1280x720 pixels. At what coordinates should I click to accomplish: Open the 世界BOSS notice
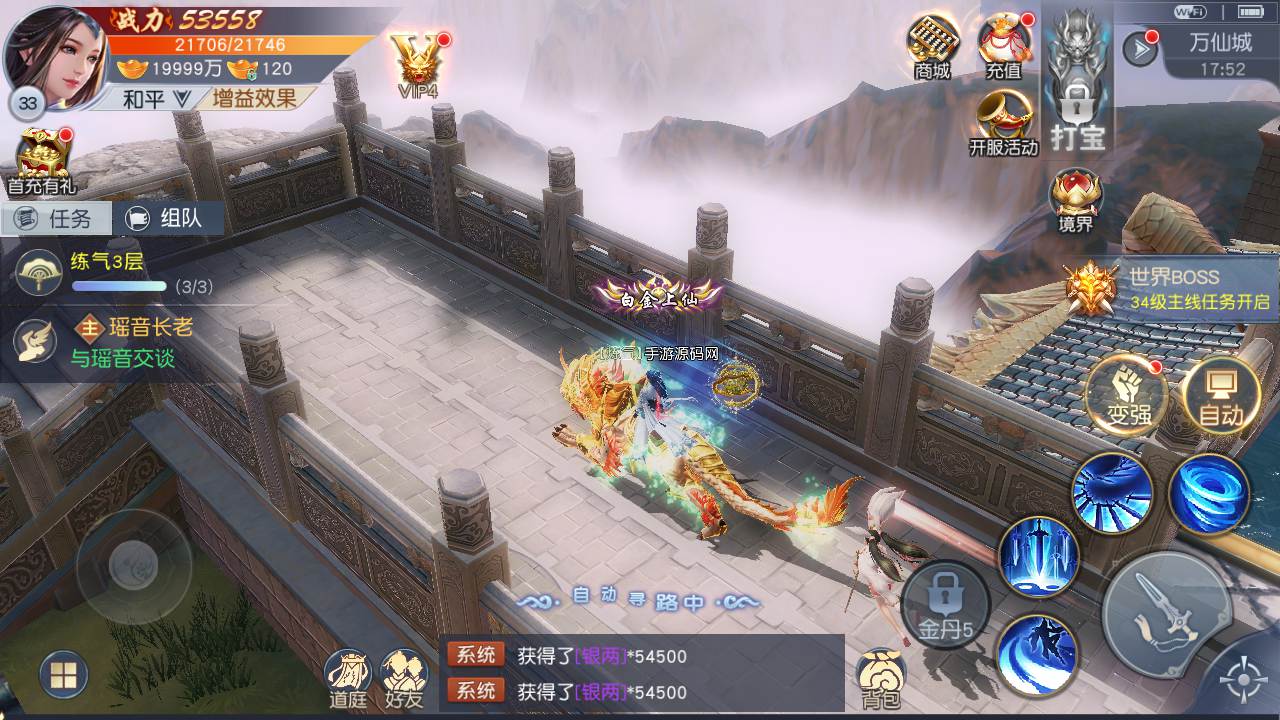(1170, 288)
